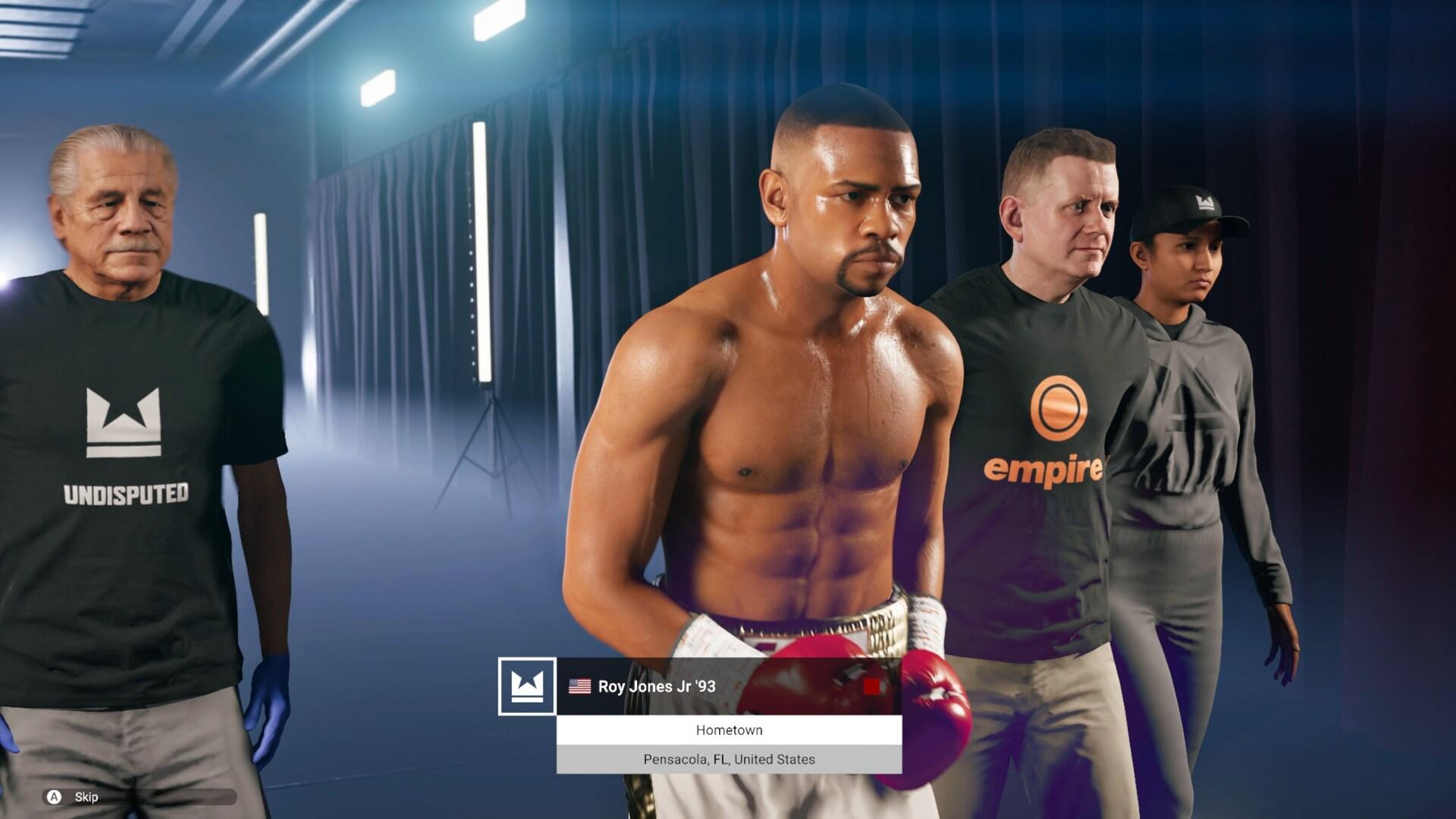Screen dimensions: 1456x819
Task: Expand the Hometown details row
Action: [728, 730]
